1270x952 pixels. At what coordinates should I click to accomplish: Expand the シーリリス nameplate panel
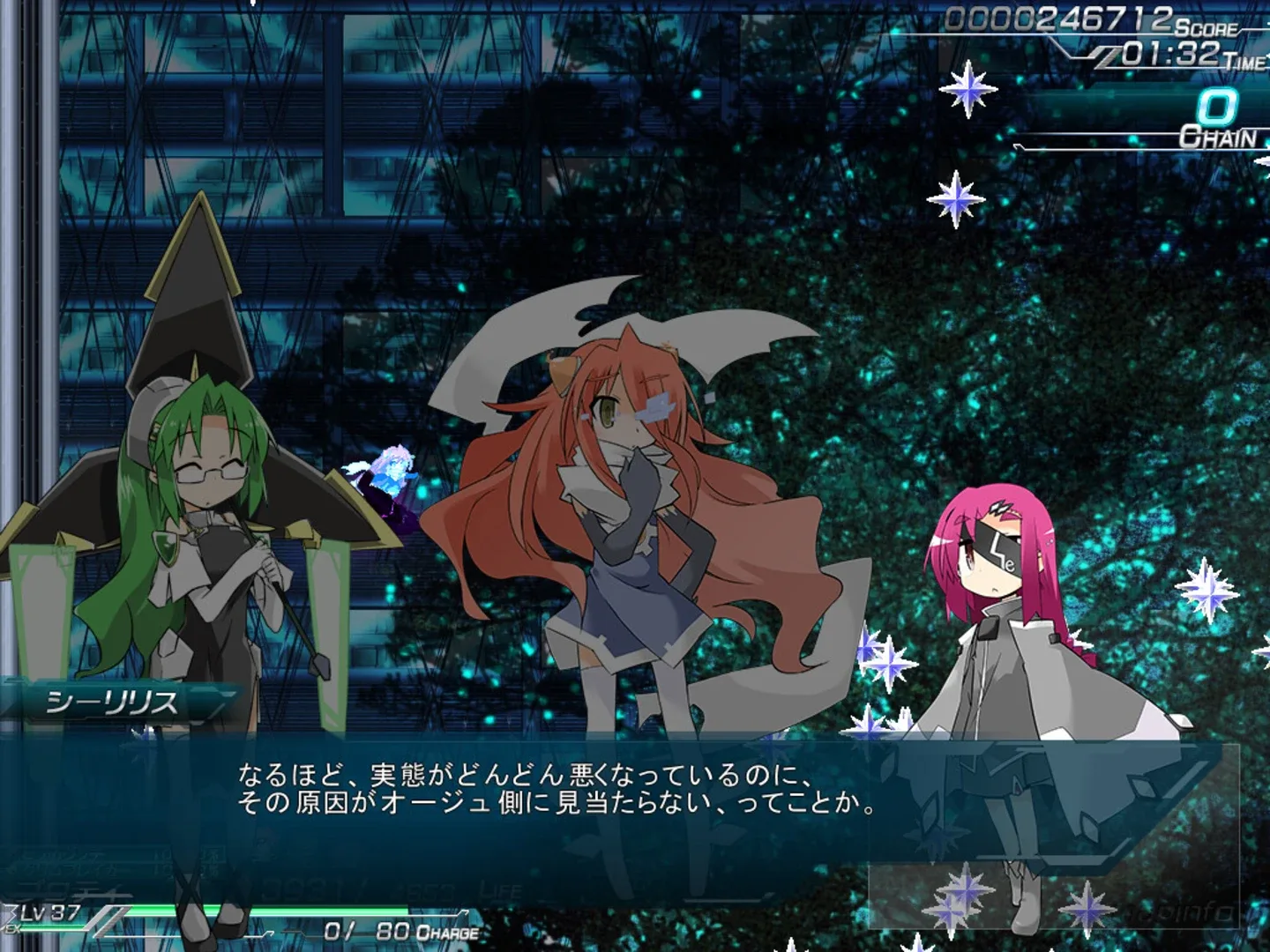pos(110,699)
